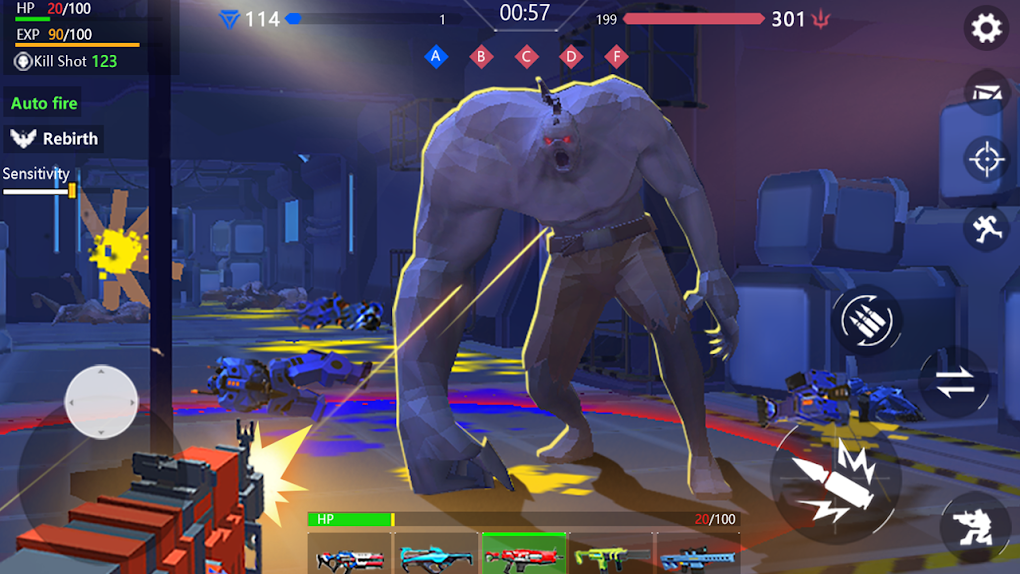Open the envelope mail icon
1020x574 pixels.
point(987,93)
